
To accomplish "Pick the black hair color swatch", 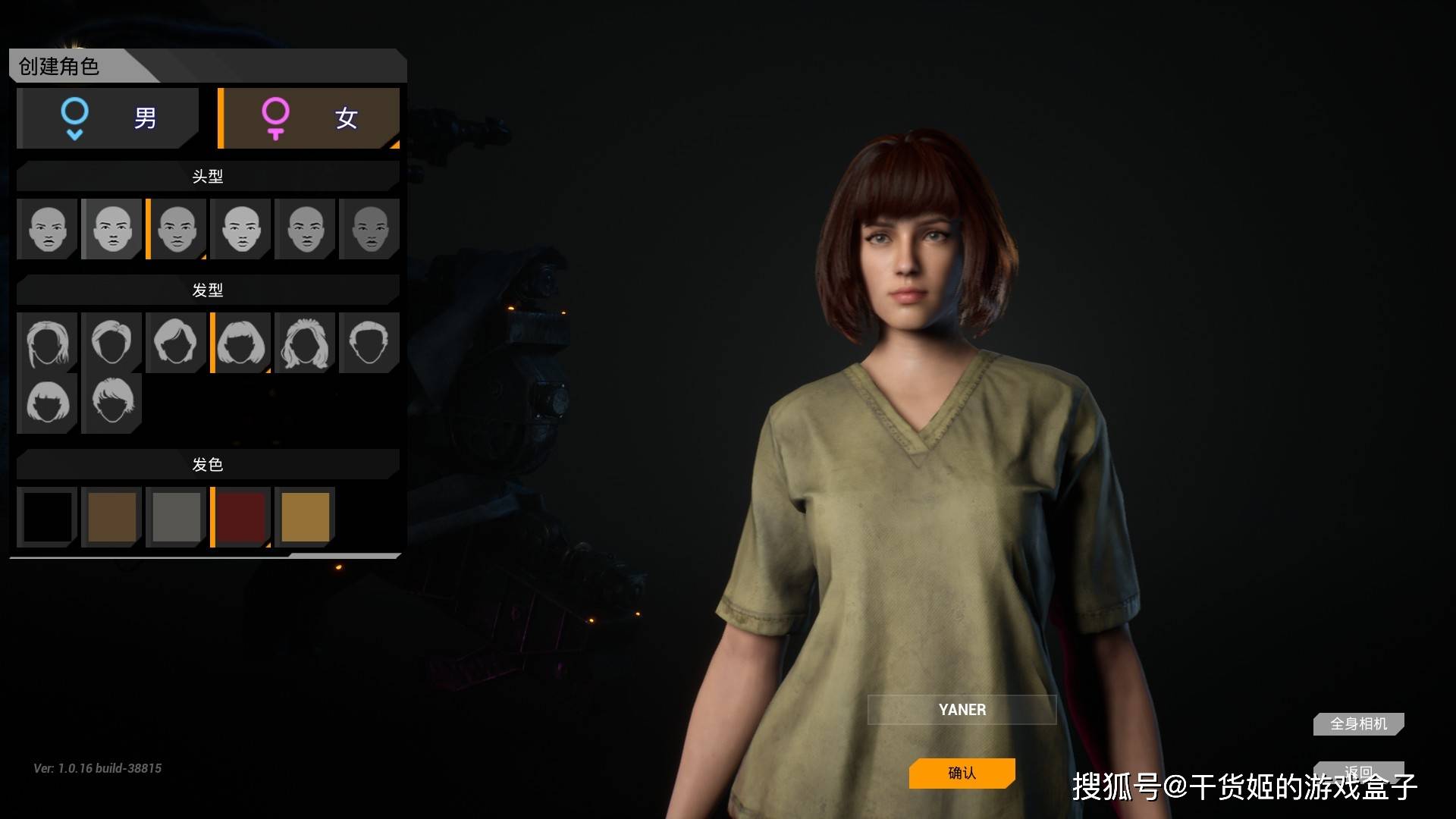I will [x=47, y=517].
